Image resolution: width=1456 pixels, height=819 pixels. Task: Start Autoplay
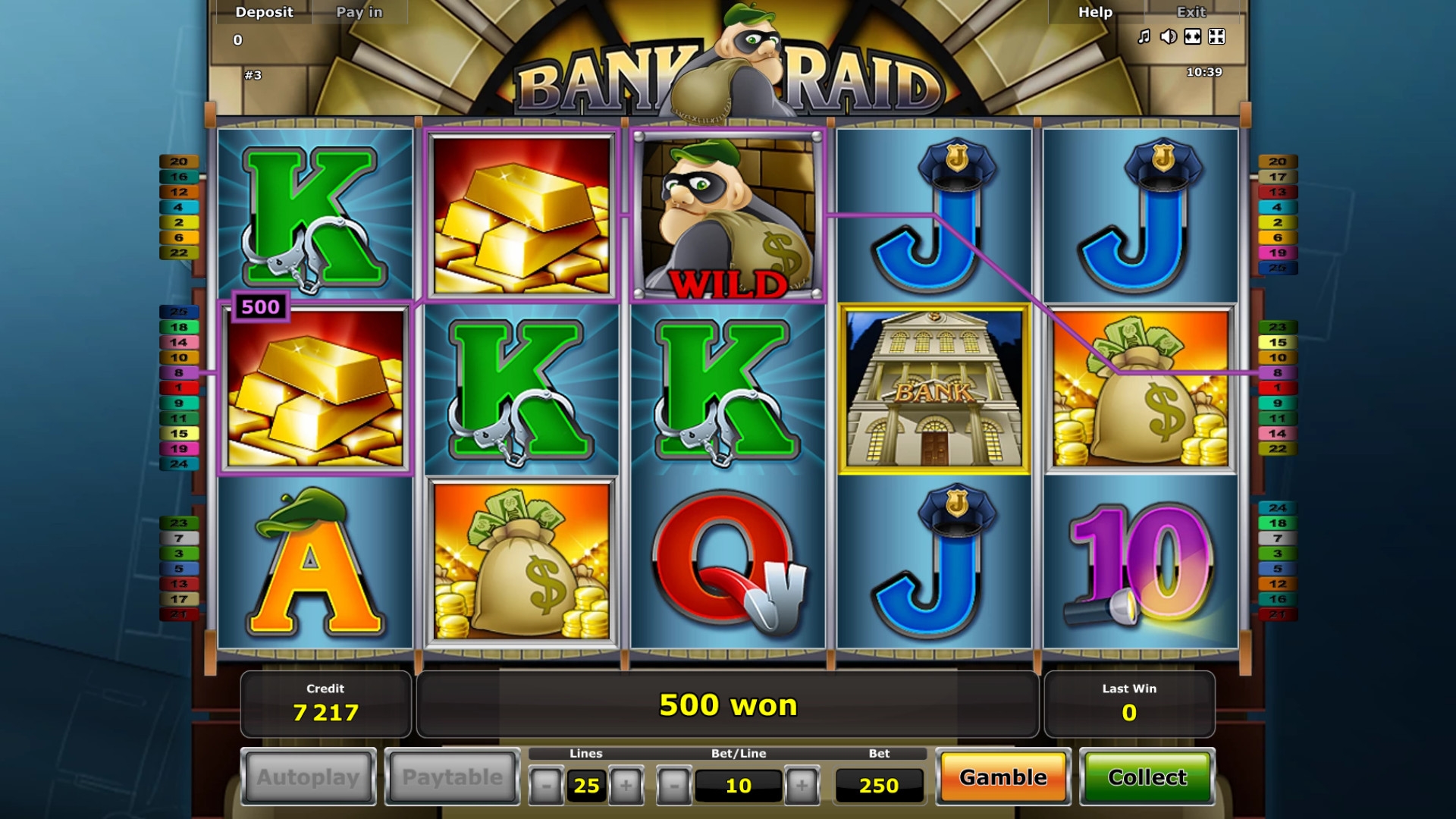click(x=308, y=777)
